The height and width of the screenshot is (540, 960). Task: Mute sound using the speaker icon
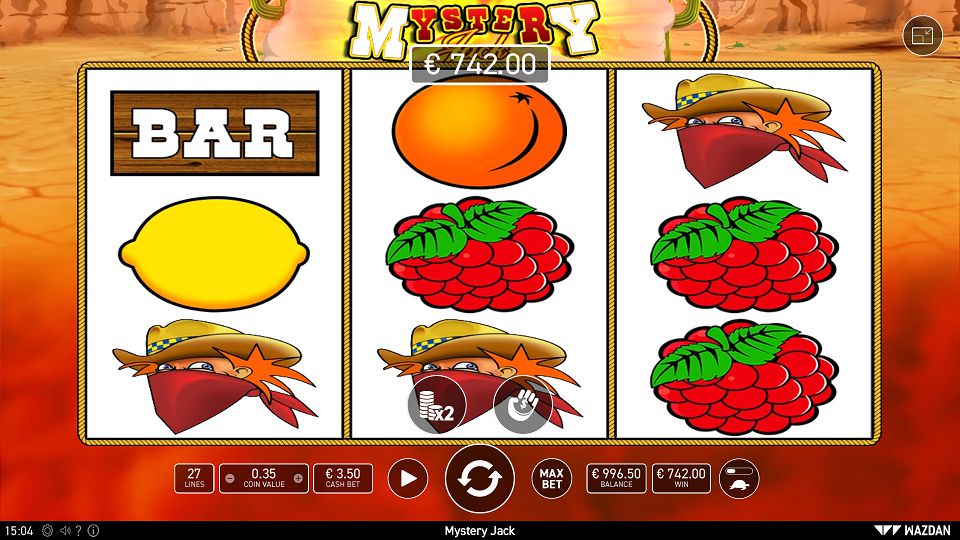(x=65, y=531)
